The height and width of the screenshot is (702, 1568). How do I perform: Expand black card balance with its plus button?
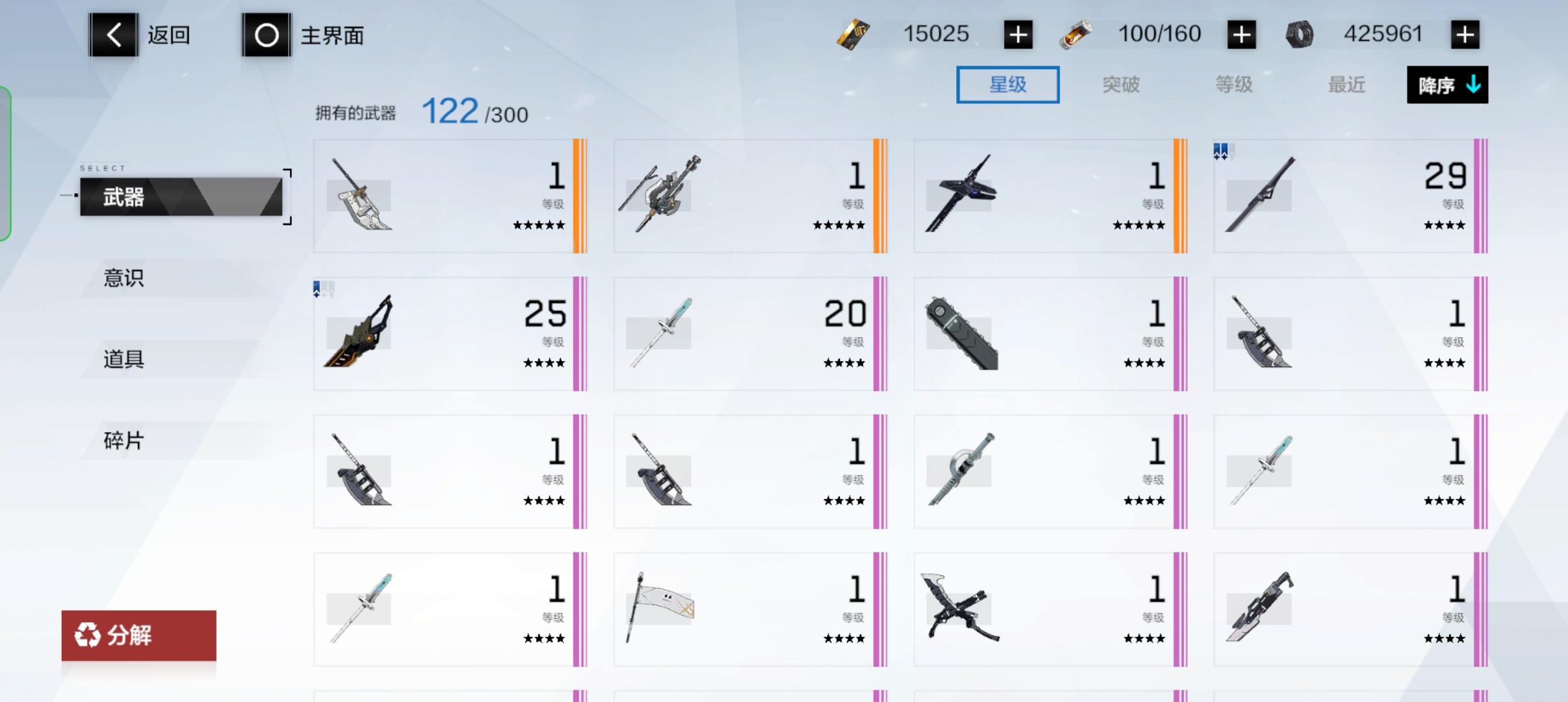(x=1017, y=34)
